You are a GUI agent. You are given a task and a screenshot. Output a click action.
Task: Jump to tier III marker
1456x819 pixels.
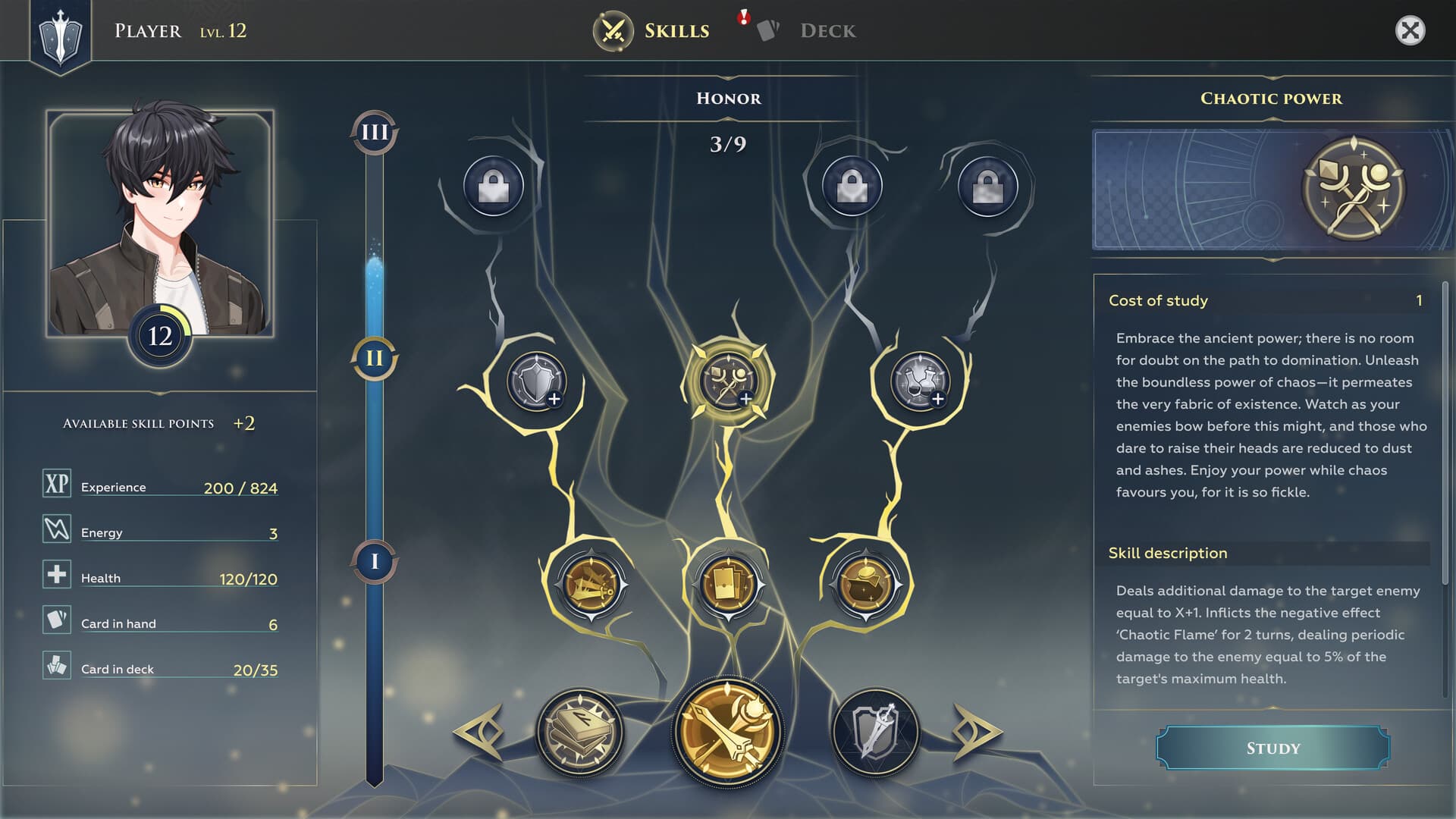pyautogui.click(x=375, y=133)
